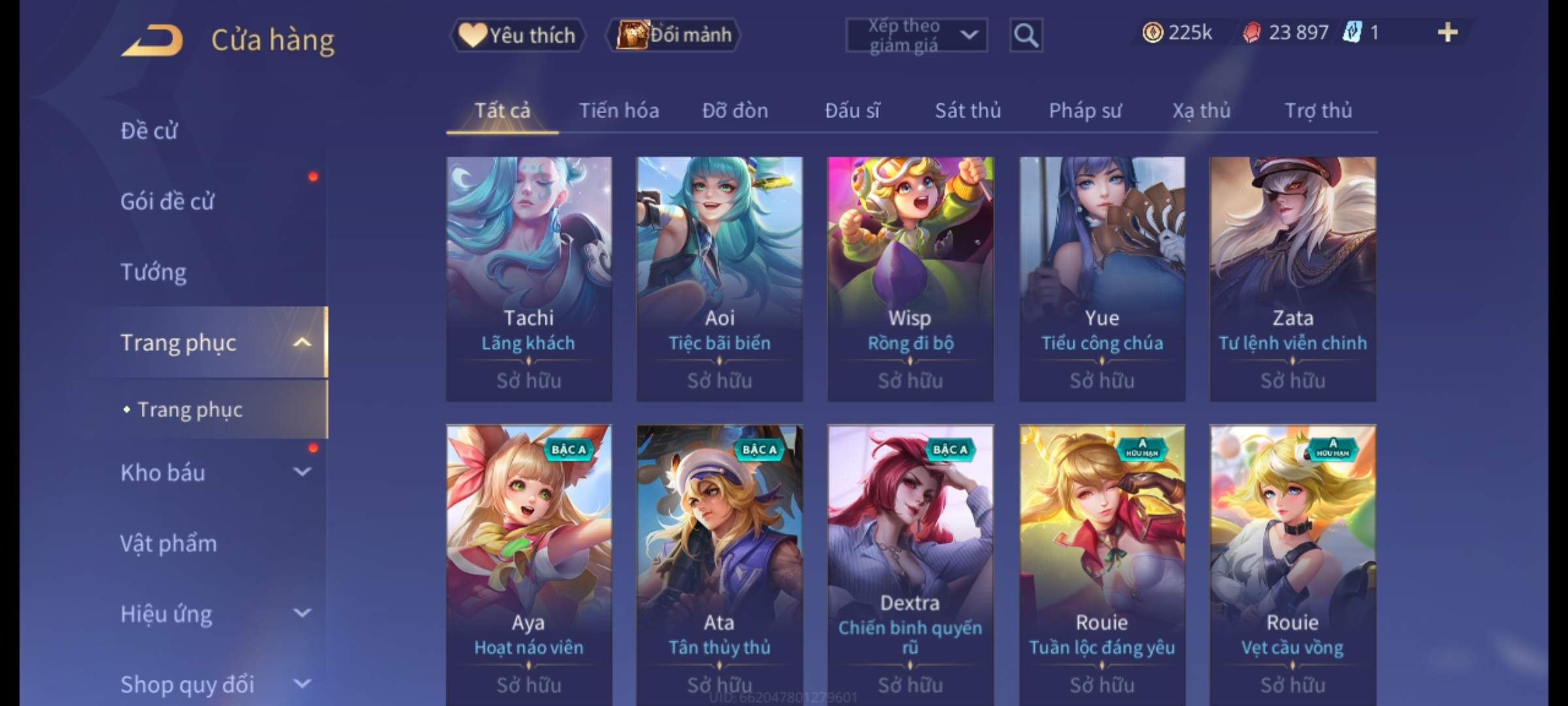This screenshot has width=1568, height=706.
Task: Go back using the shop return arrow
Action: [152, 41]
